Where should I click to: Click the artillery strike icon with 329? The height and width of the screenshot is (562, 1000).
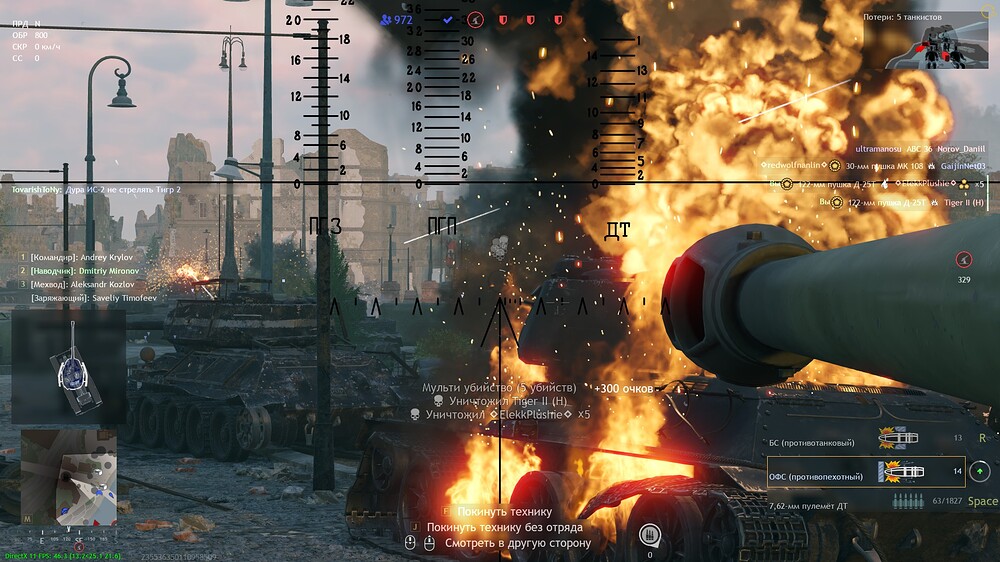[x=964, y=259]
